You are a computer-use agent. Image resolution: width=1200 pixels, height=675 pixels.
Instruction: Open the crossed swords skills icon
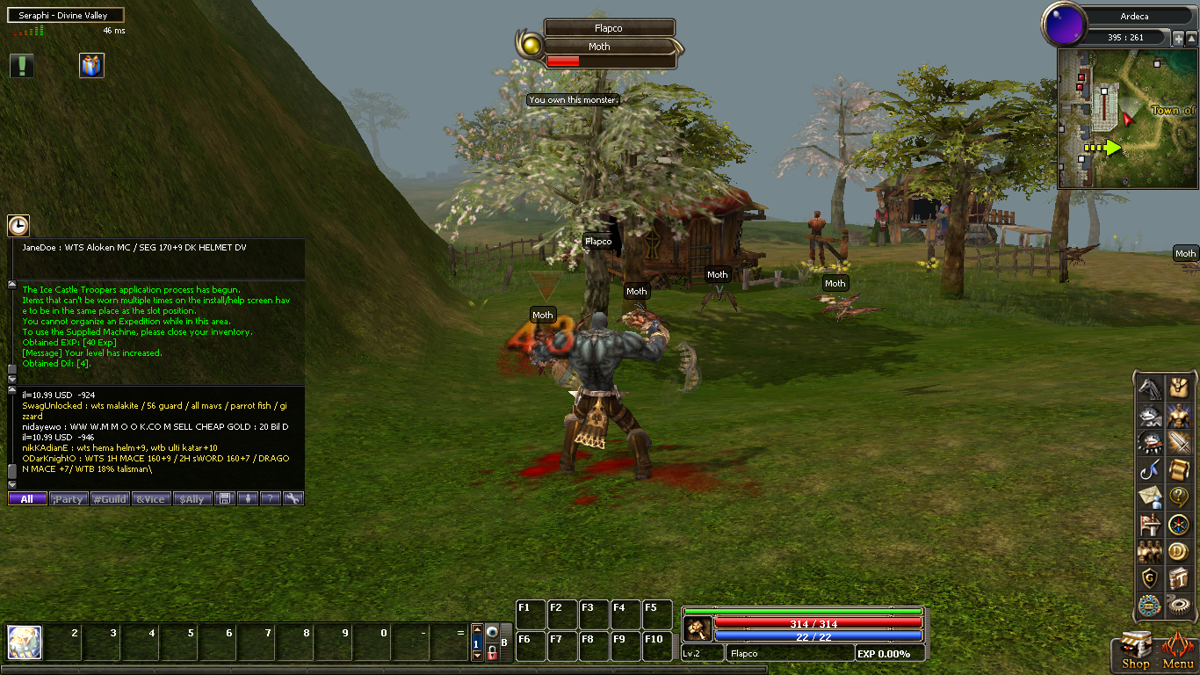pyautogui.click(x=1179, y=442)
